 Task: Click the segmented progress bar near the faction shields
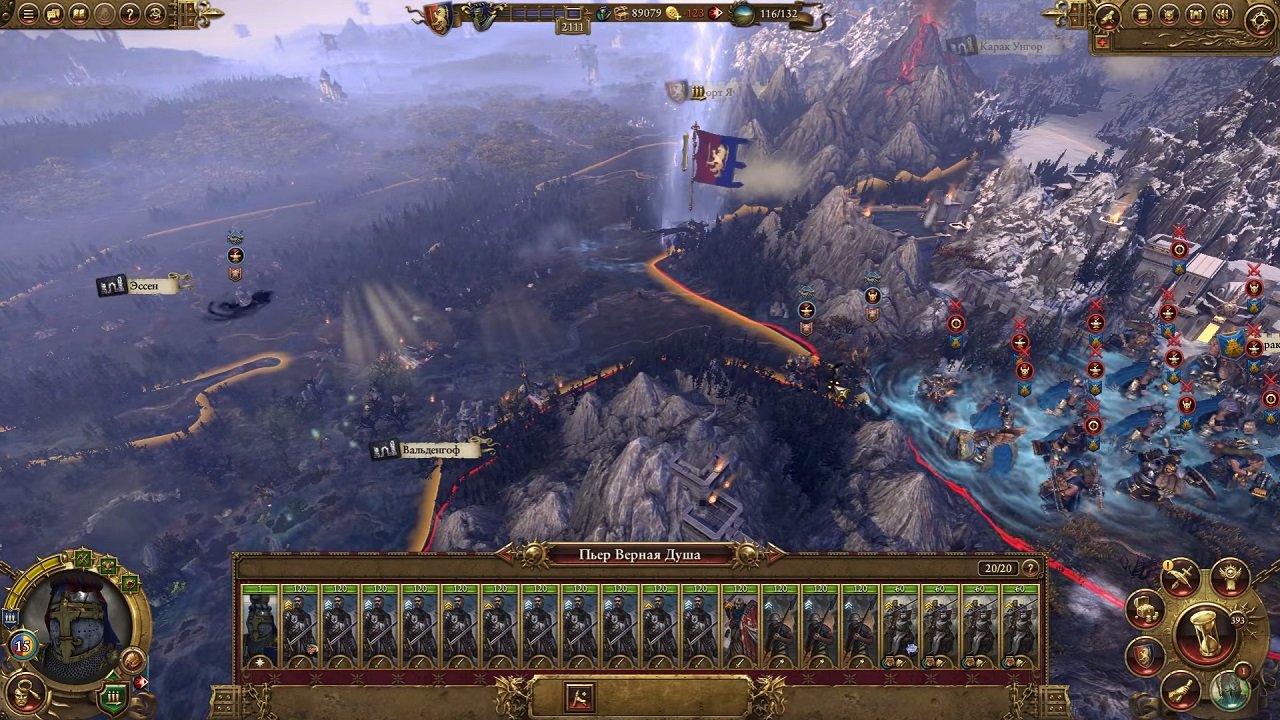point(540,12)
